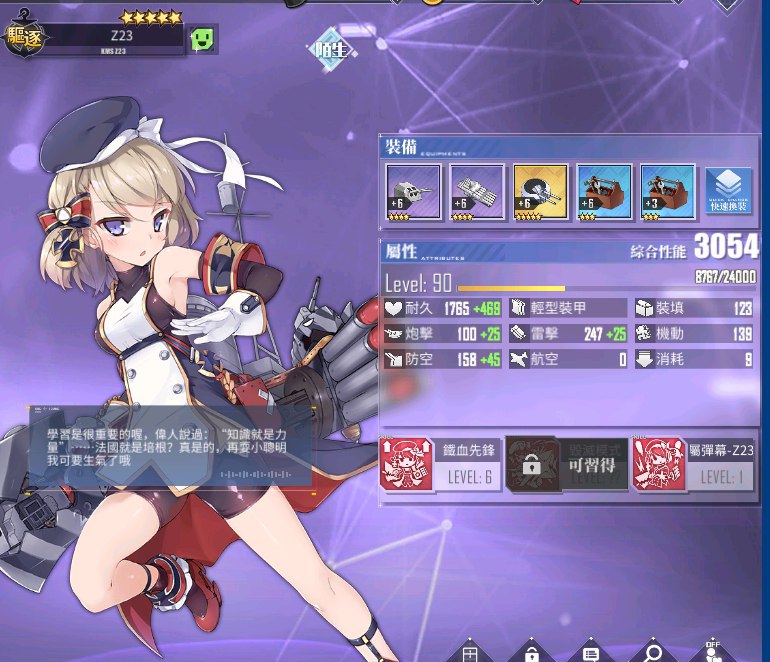Select the +3 repair toolbox slot
This screenshot has width=770, height=662.
[x=667, y=191]
